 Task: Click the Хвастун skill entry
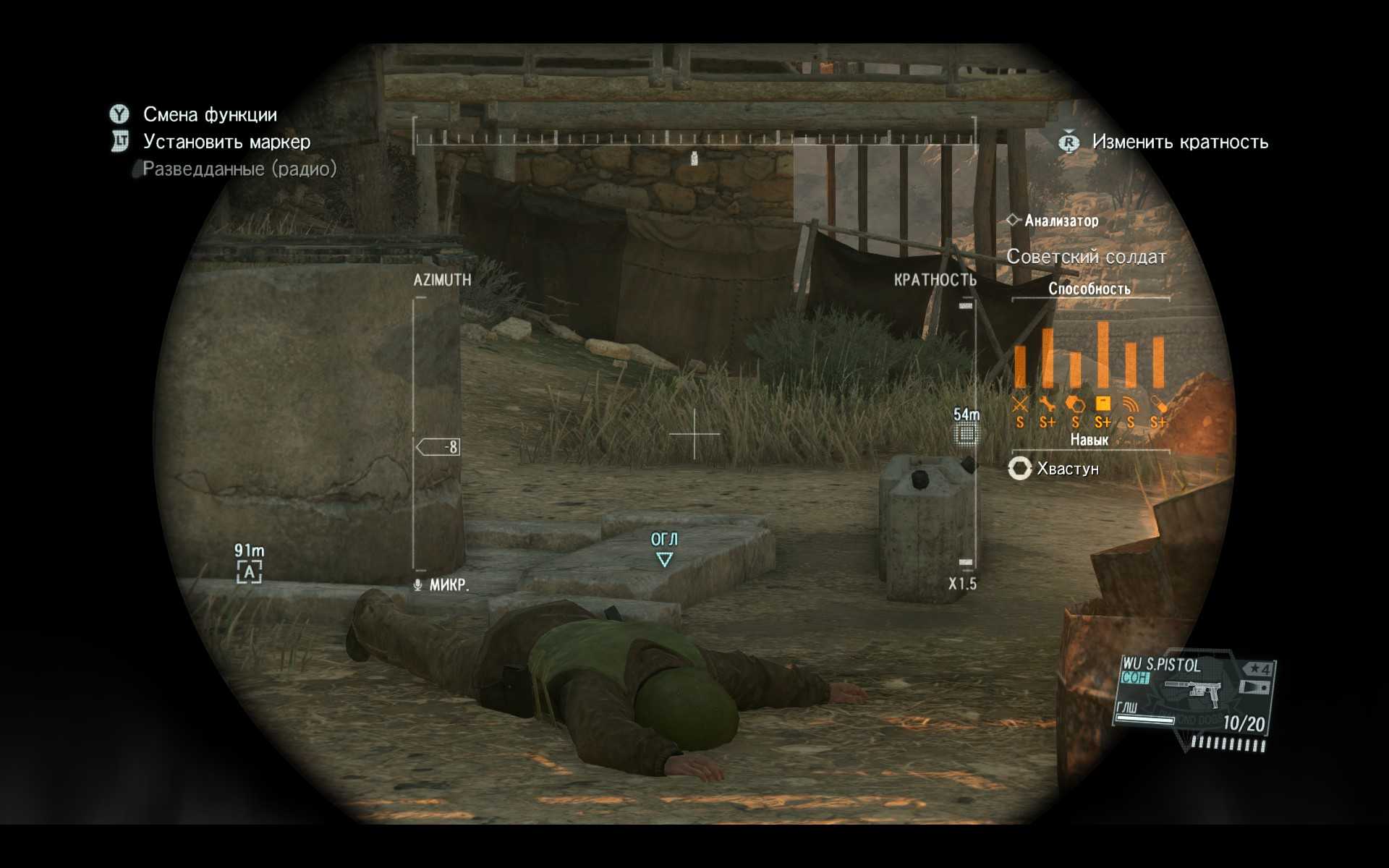pos(1067,469)
